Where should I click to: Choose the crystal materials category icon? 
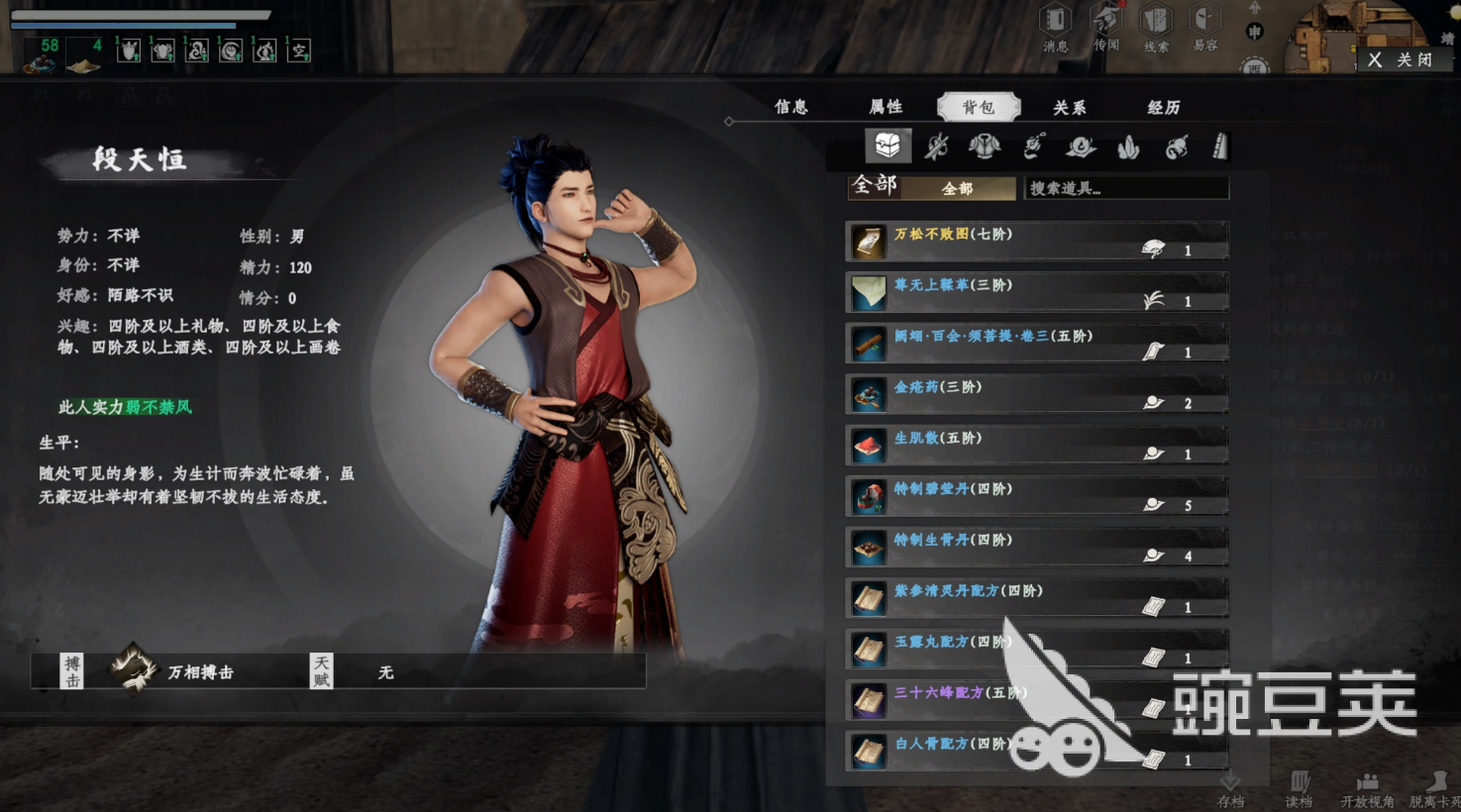[1128, 148]
